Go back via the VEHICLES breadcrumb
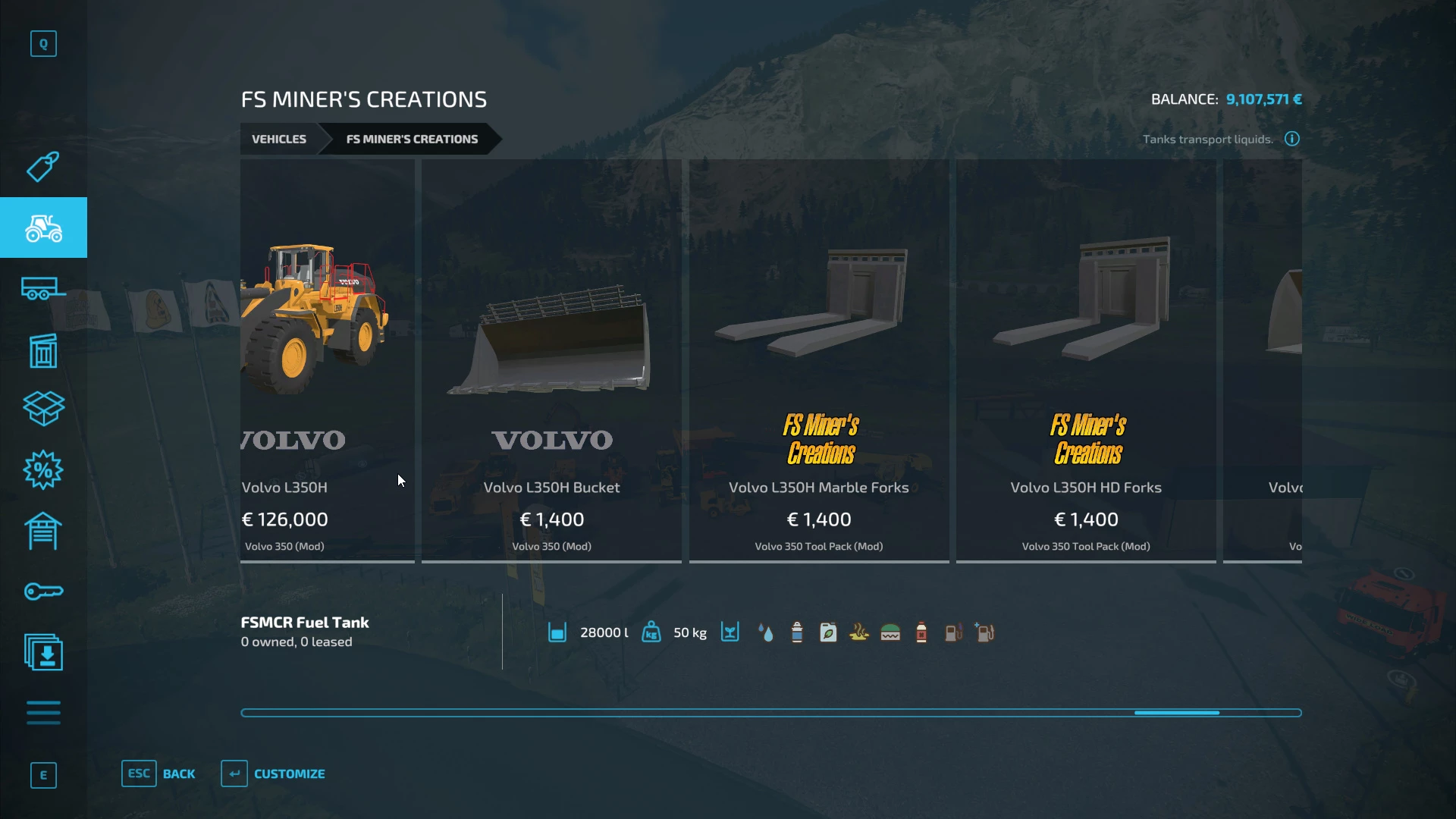Image resolution: width=1456 pixels, height=819 pixels. (x=278, y=139)
